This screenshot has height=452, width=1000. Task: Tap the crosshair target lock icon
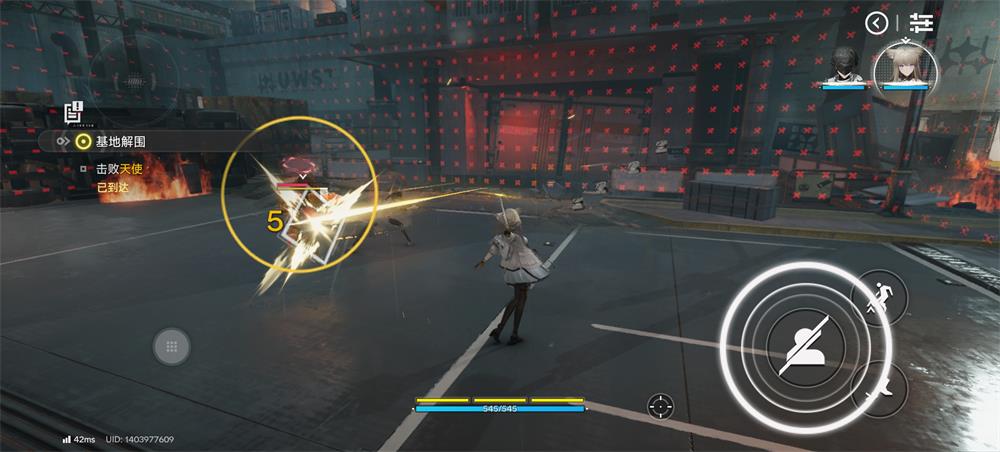pos(660,406)
